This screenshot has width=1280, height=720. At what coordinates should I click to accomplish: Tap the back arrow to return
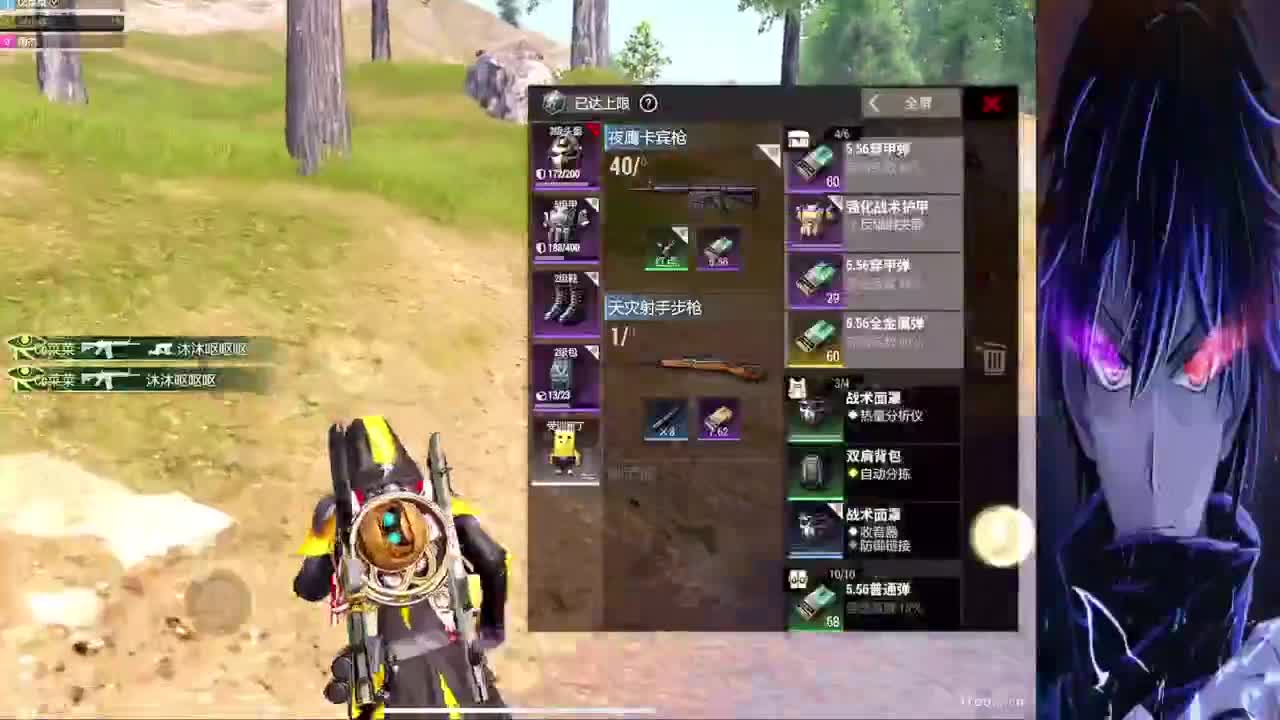pos(873,103)
